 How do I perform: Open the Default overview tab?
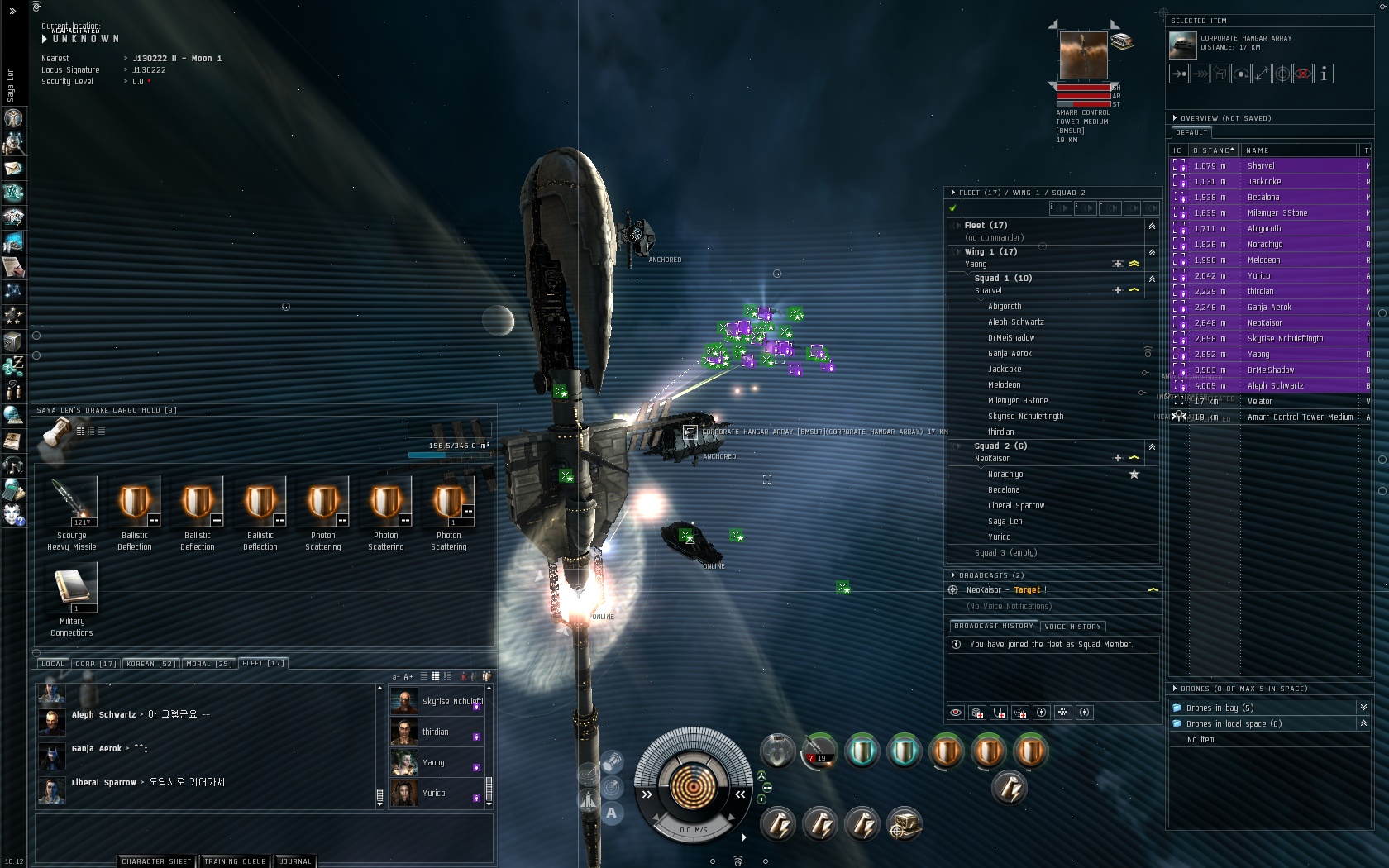pos(1191,132)
